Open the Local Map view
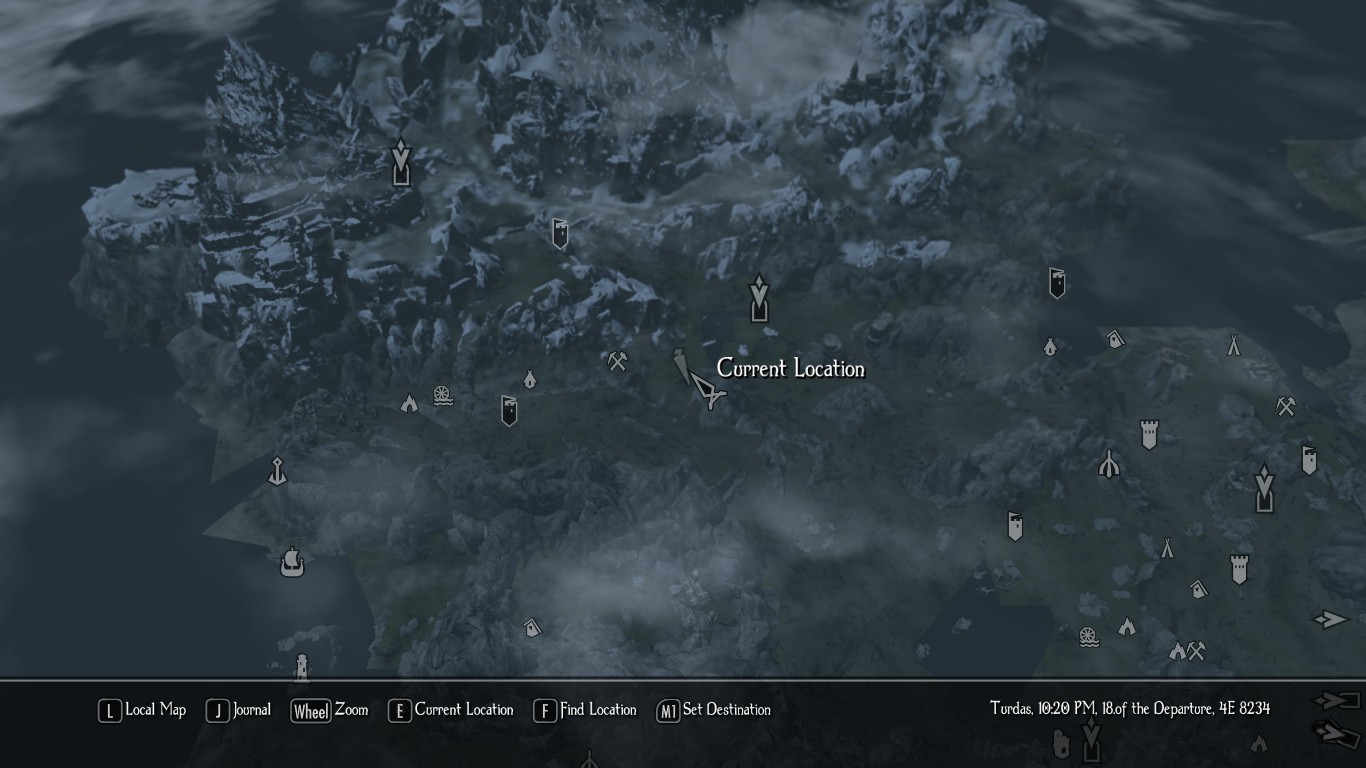The width and height of the screenshot is (1366, 768). tap(142, 710)
